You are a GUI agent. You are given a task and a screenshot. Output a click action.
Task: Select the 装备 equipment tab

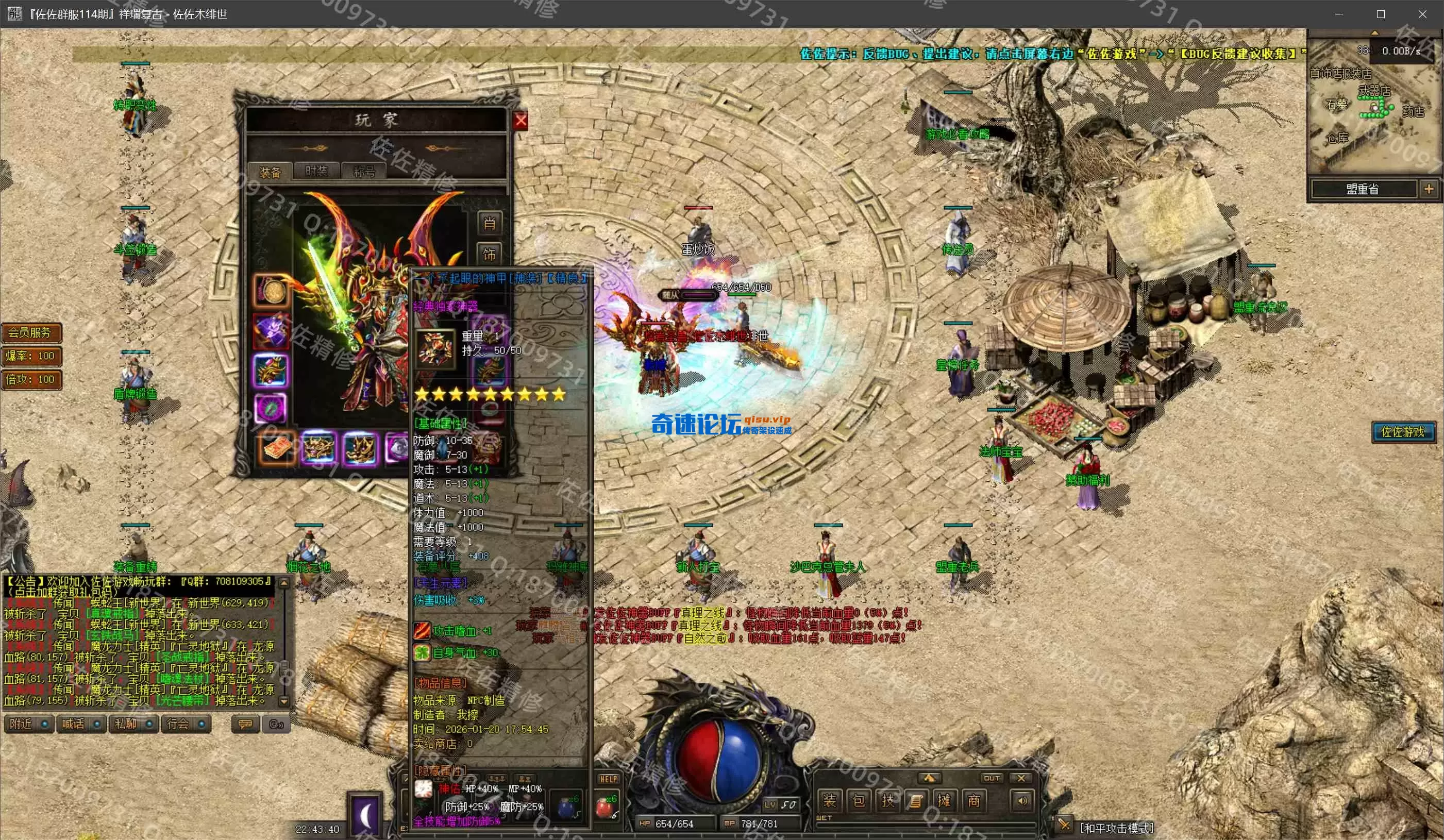[270, 172]
